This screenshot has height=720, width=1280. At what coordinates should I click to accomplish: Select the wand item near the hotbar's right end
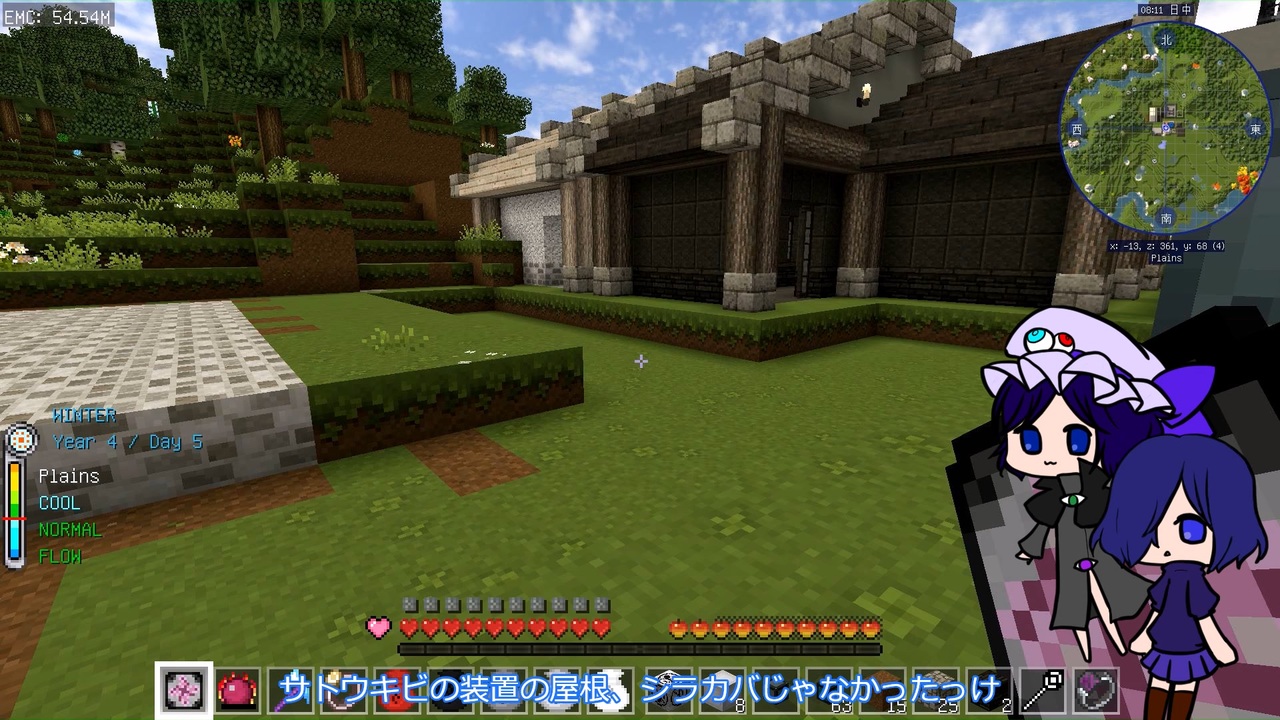[1042, 690]
